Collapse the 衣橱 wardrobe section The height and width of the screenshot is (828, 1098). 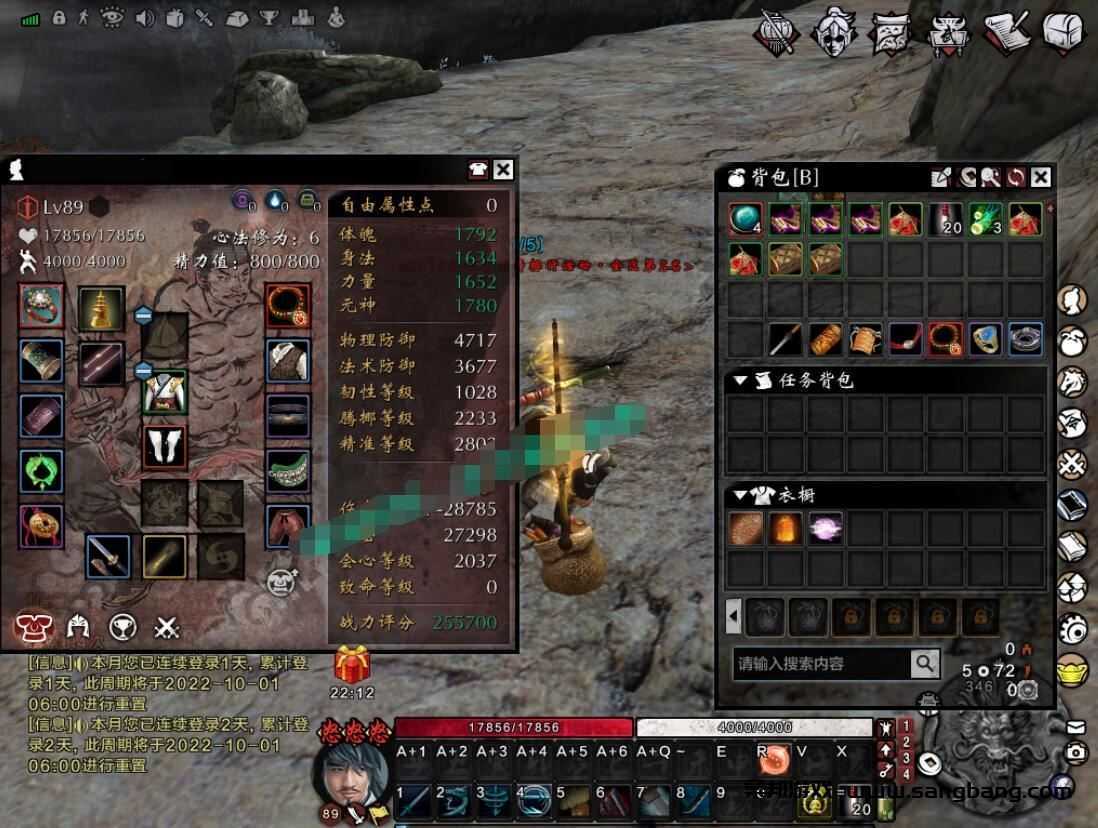(740, 495)
